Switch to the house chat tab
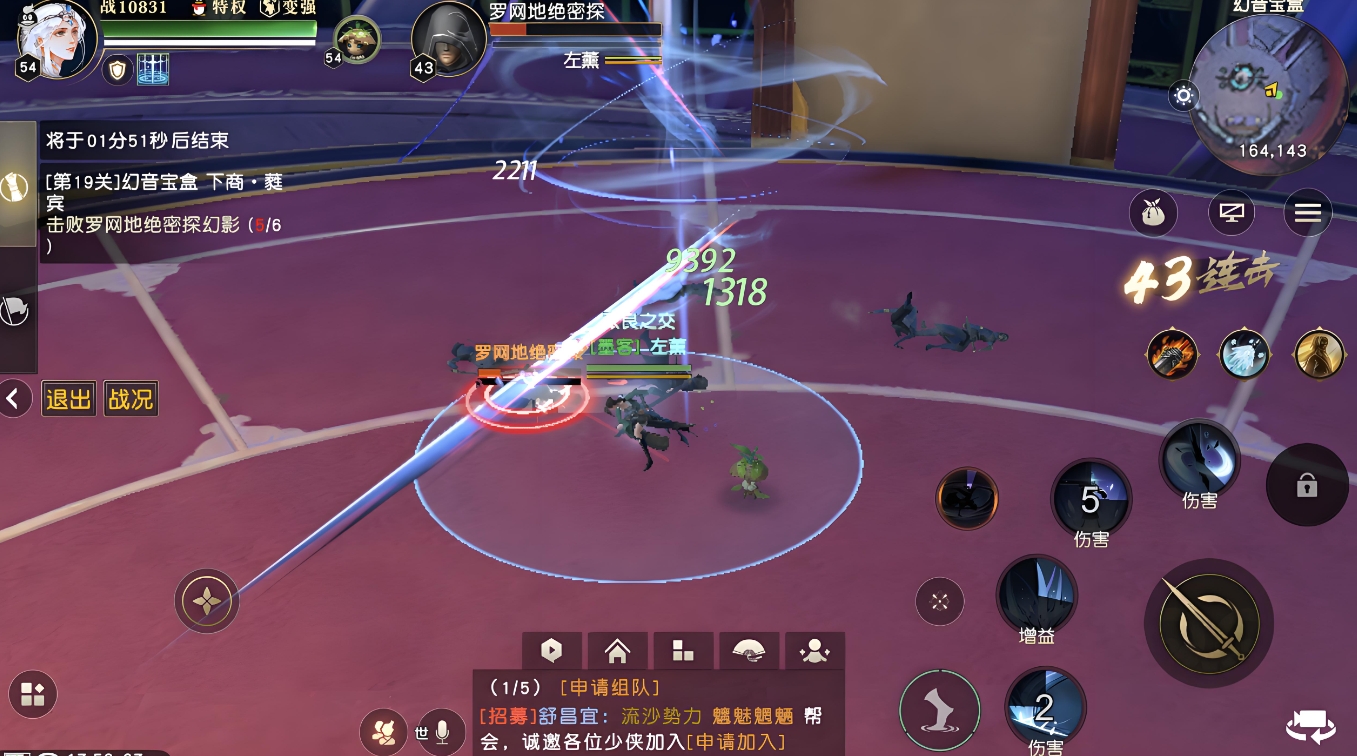 pyautogui.click(x=617, y=649)
